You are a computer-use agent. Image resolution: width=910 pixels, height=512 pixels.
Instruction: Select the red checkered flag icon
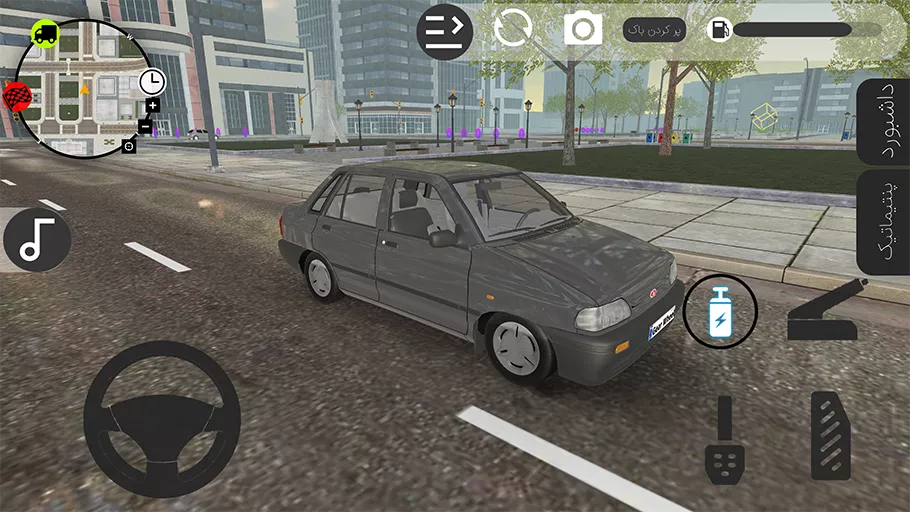pyautogui.click(x=17, y=97)
